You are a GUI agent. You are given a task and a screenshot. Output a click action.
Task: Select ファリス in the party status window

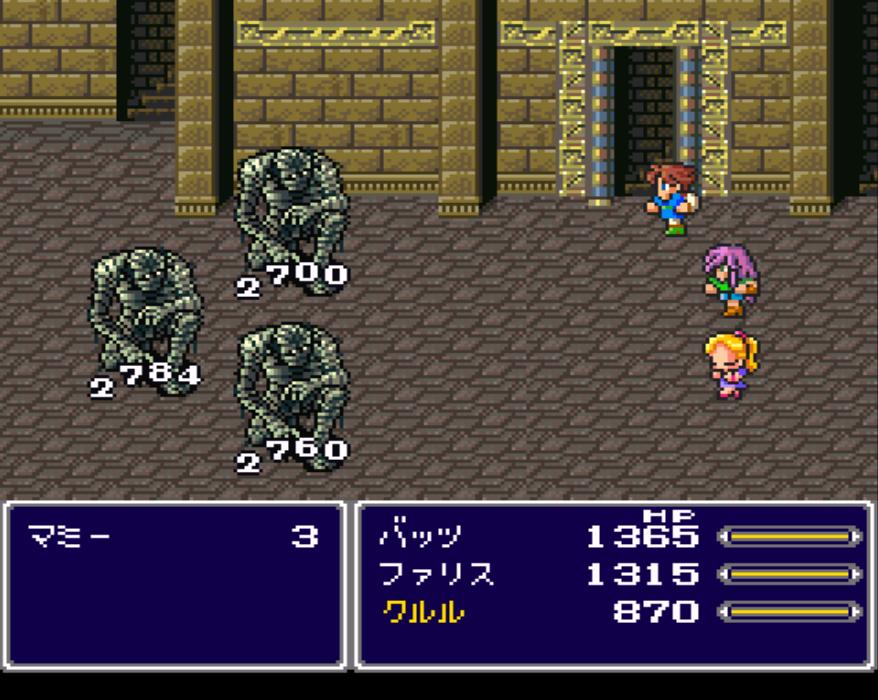coord(436,574)
